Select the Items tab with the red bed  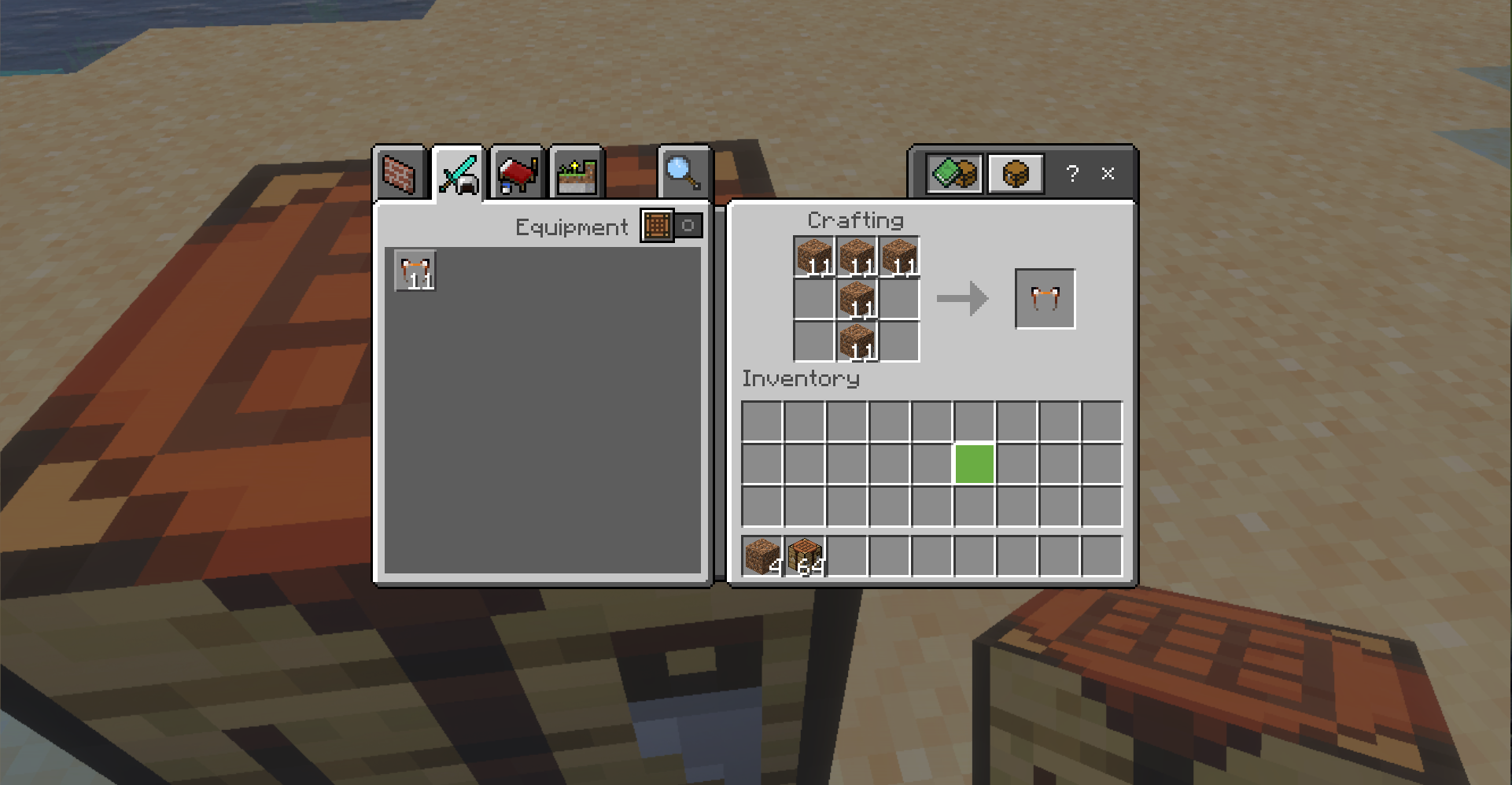pos(517,173)
